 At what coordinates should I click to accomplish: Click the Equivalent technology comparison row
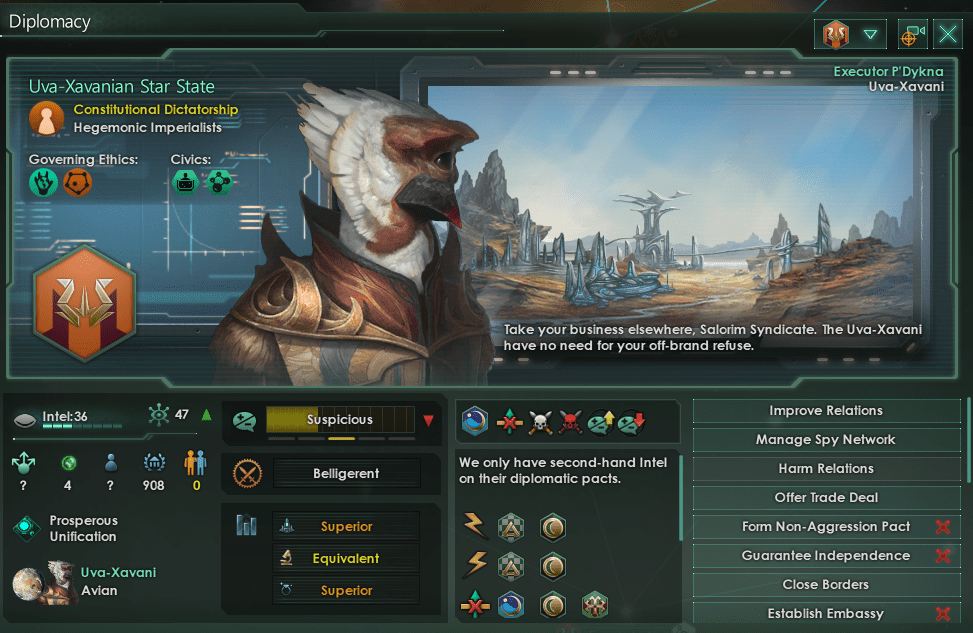346,559
